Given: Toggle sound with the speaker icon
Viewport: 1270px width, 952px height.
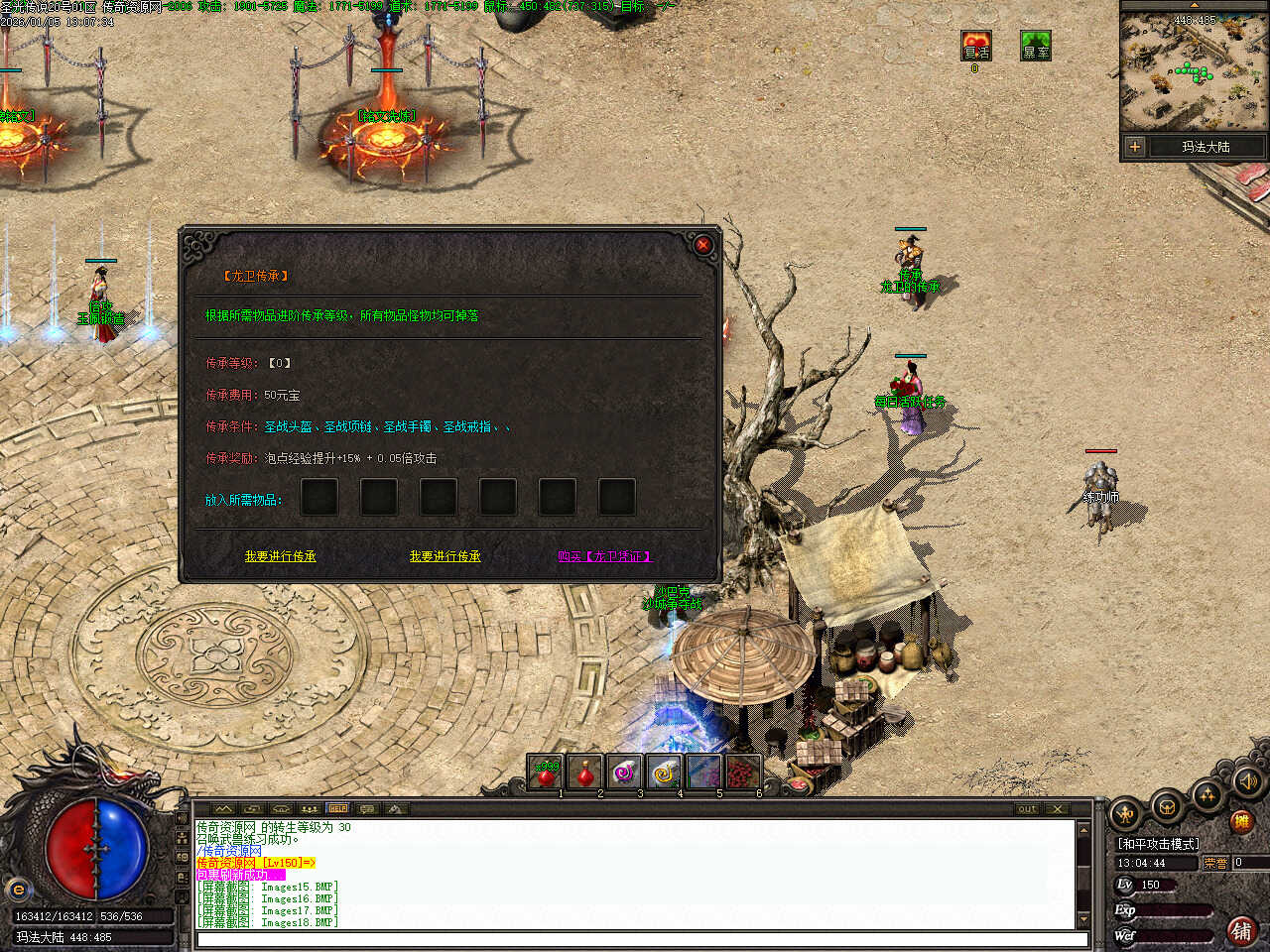Looking at the screenshot, I should [1247, 782].
